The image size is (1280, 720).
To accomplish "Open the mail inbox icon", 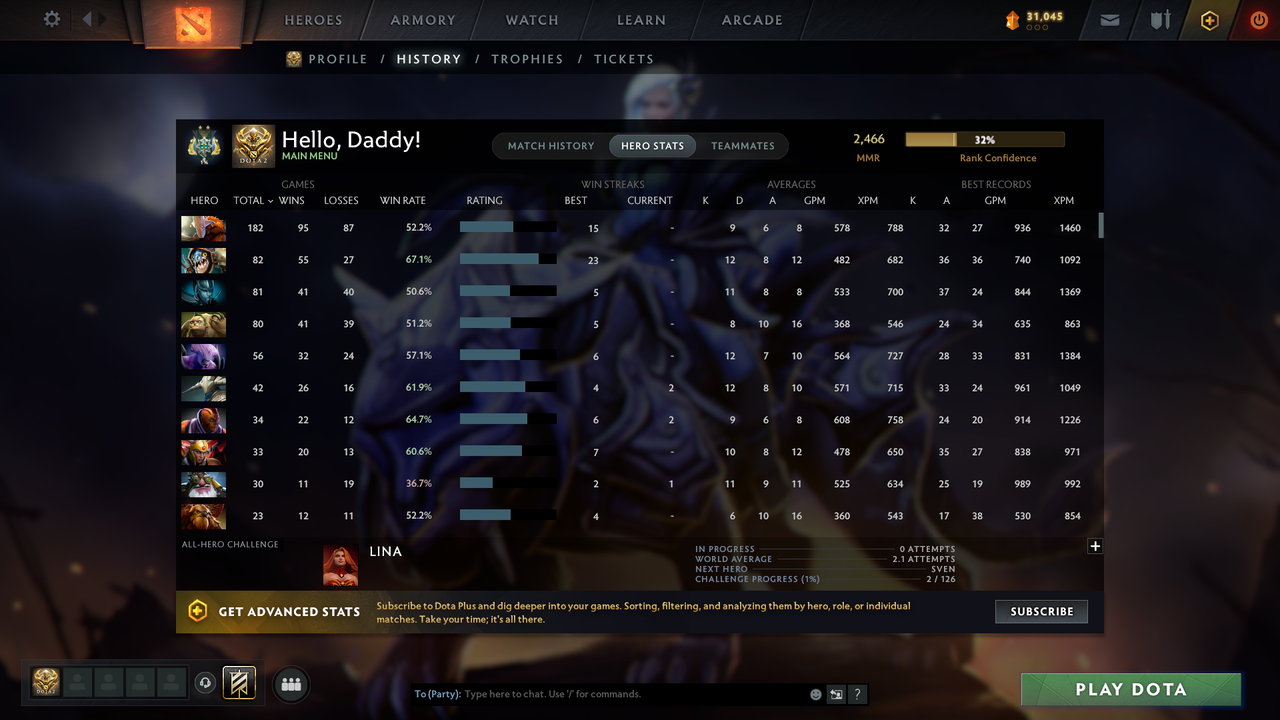I will coord(1109,19).
